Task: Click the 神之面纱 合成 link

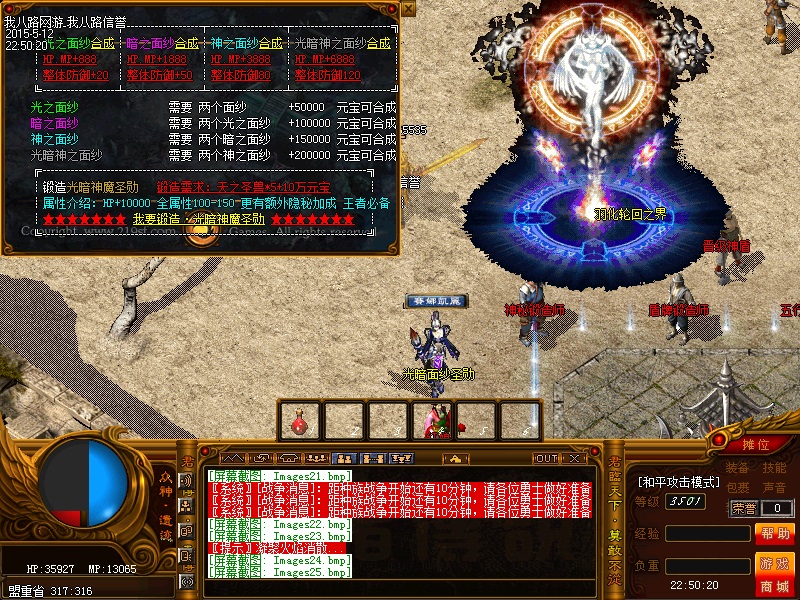Action: click(271, 43)
